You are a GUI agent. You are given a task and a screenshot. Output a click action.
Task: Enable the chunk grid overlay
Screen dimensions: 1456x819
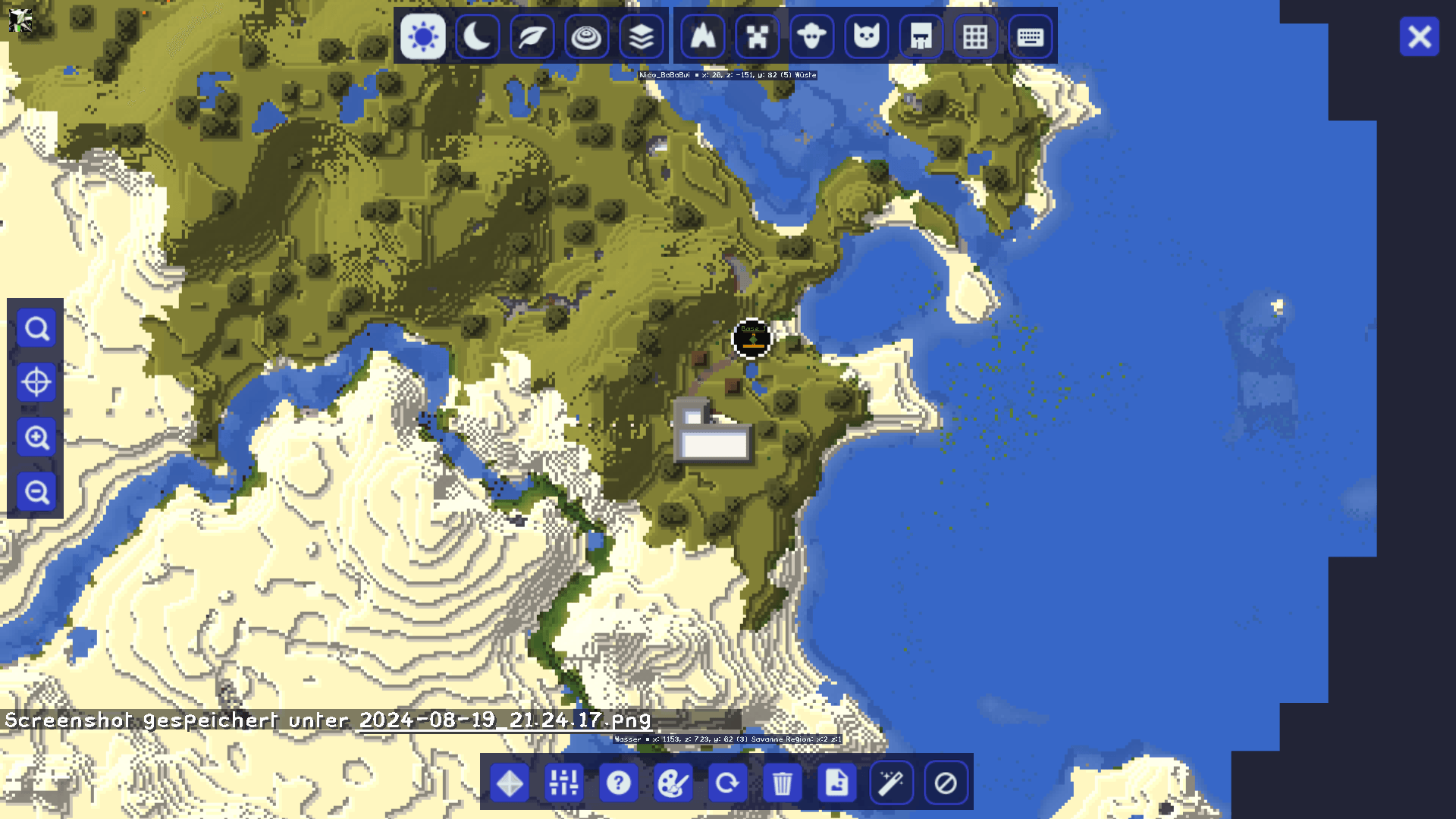point(975,36)
